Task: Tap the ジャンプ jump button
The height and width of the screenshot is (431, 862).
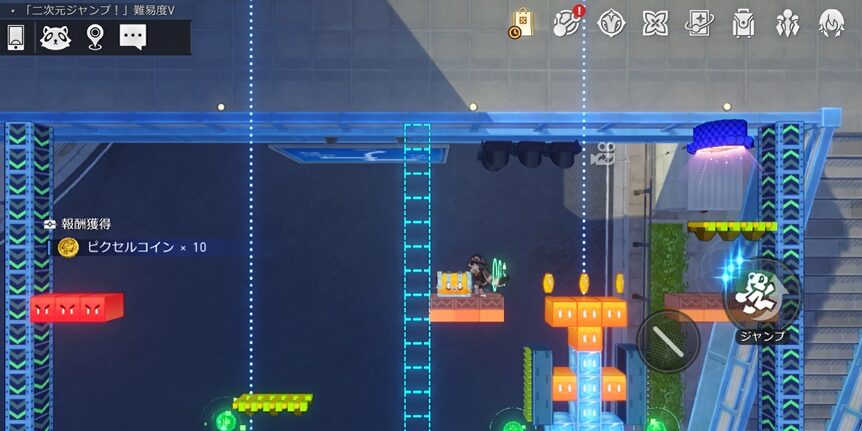Action: coord(762,296)
